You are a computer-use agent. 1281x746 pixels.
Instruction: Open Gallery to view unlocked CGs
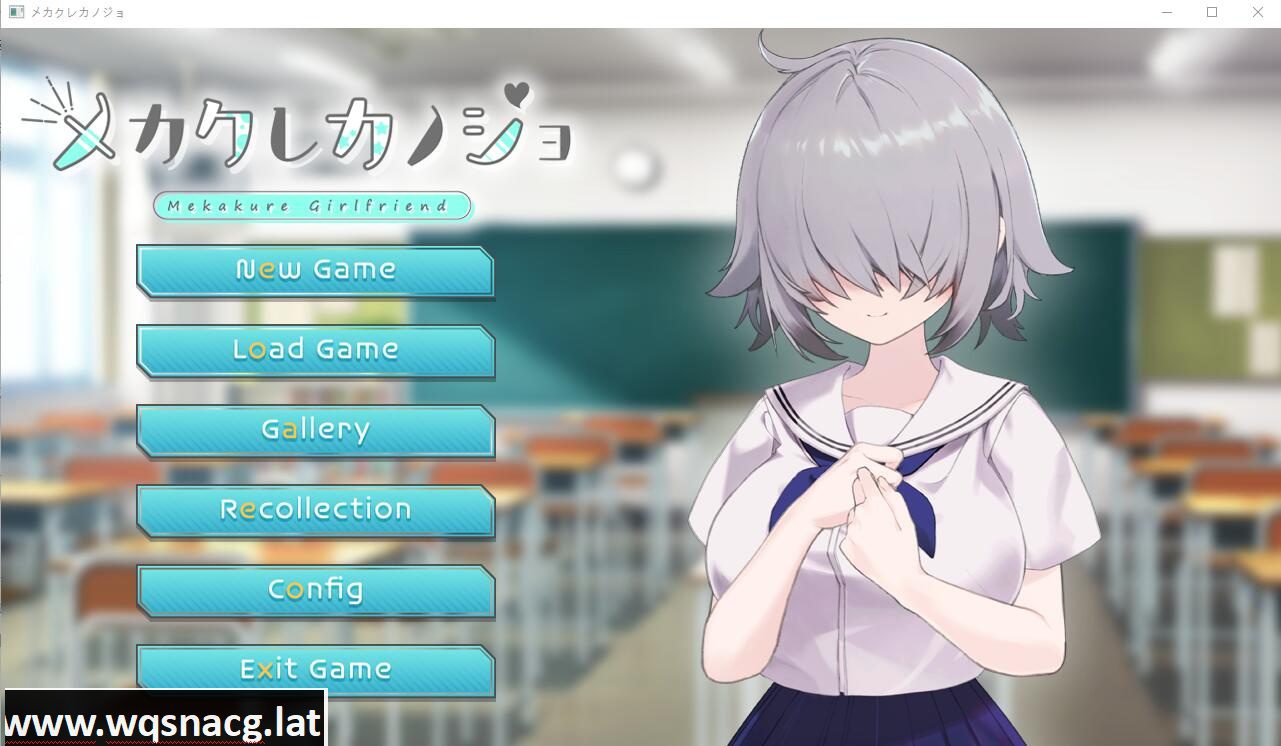[315, 429]
